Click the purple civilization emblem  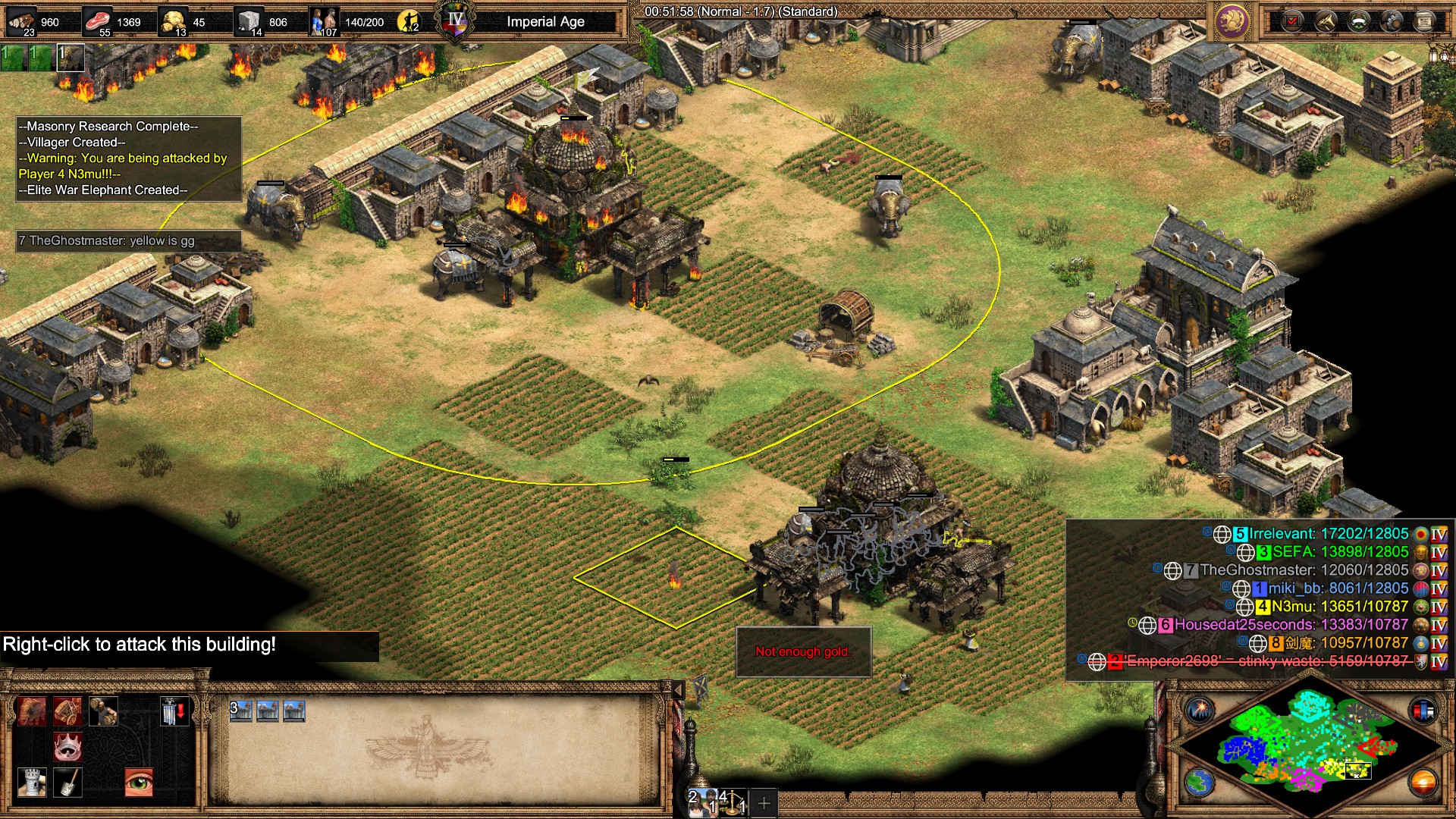pyautogui.click(x=1232, y=21)
